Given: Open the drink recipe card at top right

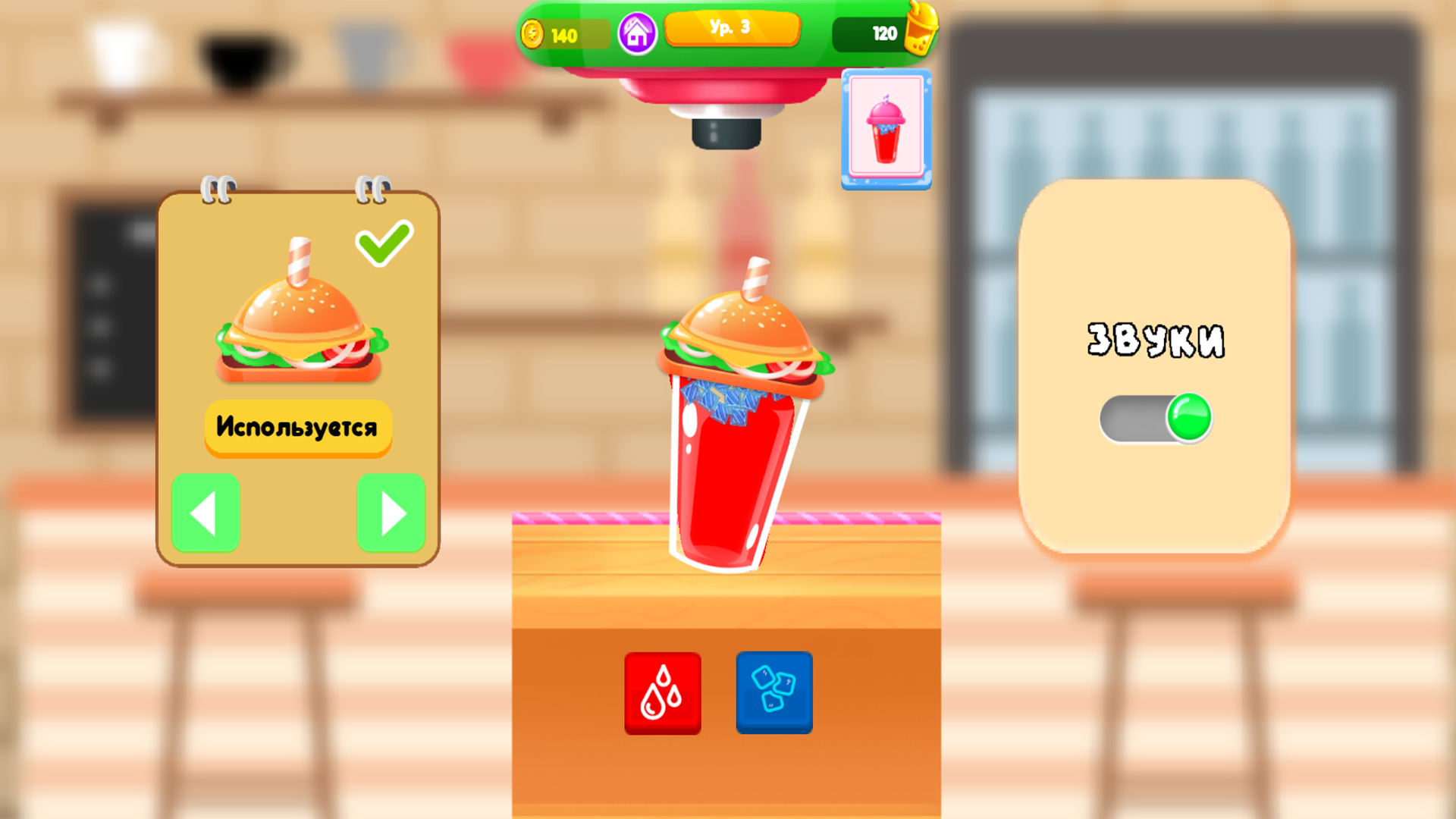Looking at the screenshot, I should [885, 127].
